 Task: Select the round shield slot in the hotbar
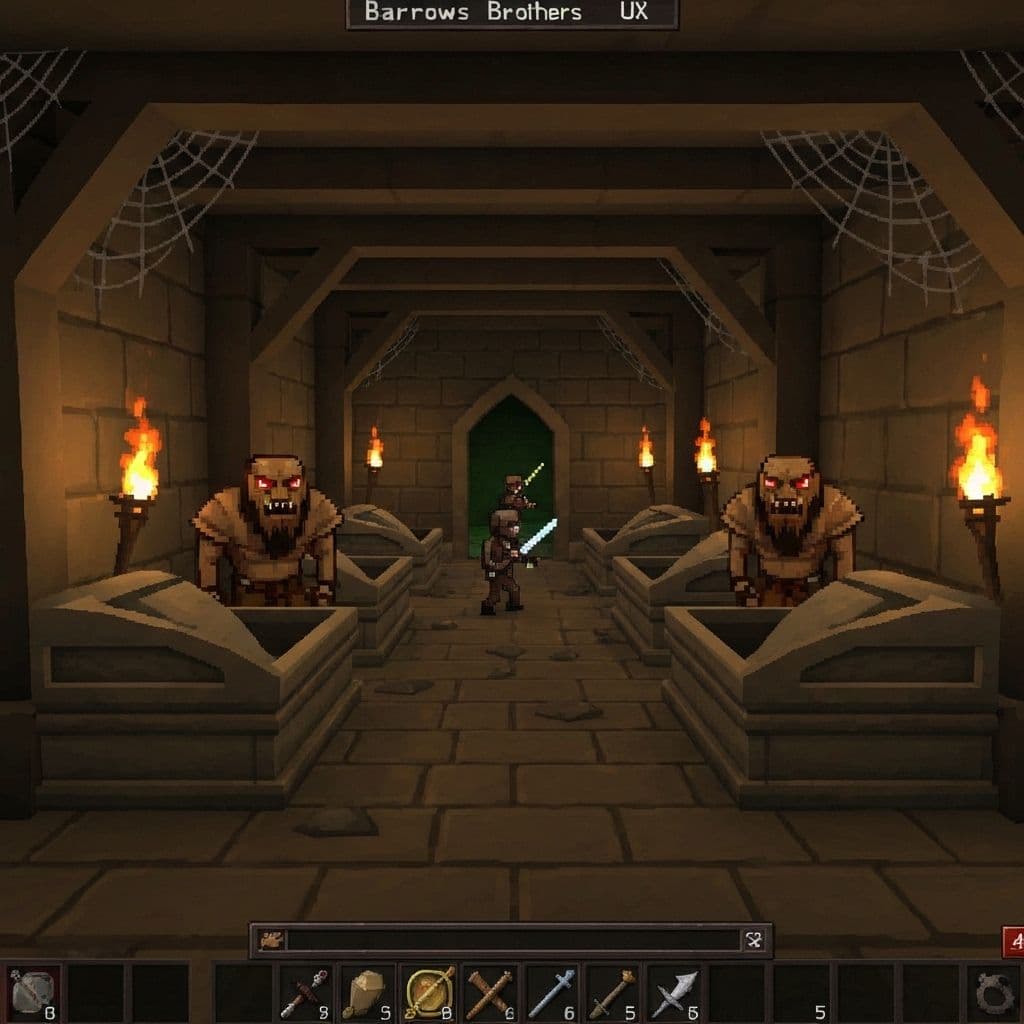(x=32, y=993)
